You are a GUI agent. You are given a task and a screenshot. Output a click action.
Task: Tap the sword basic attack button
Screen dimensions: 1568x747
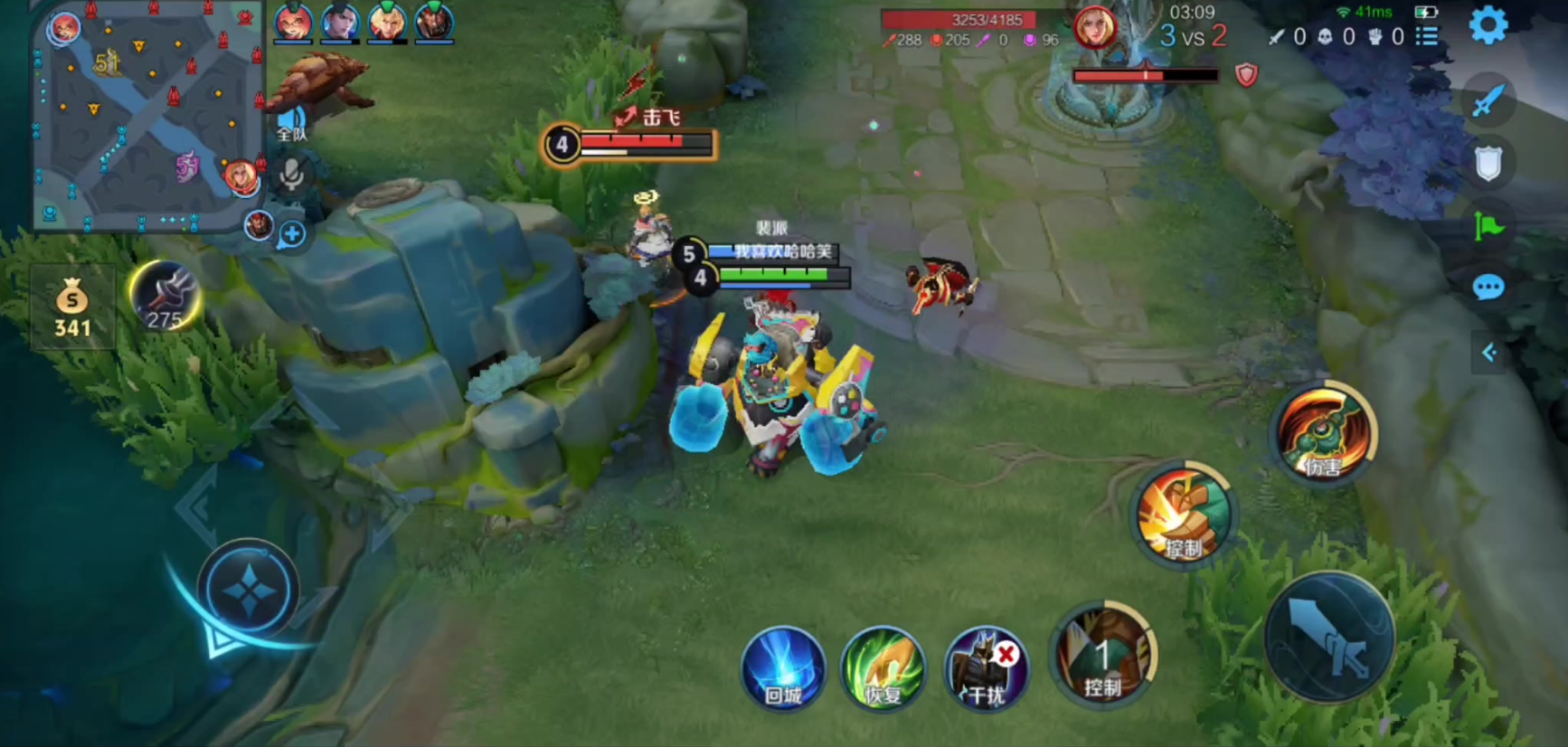point(1329,638)
